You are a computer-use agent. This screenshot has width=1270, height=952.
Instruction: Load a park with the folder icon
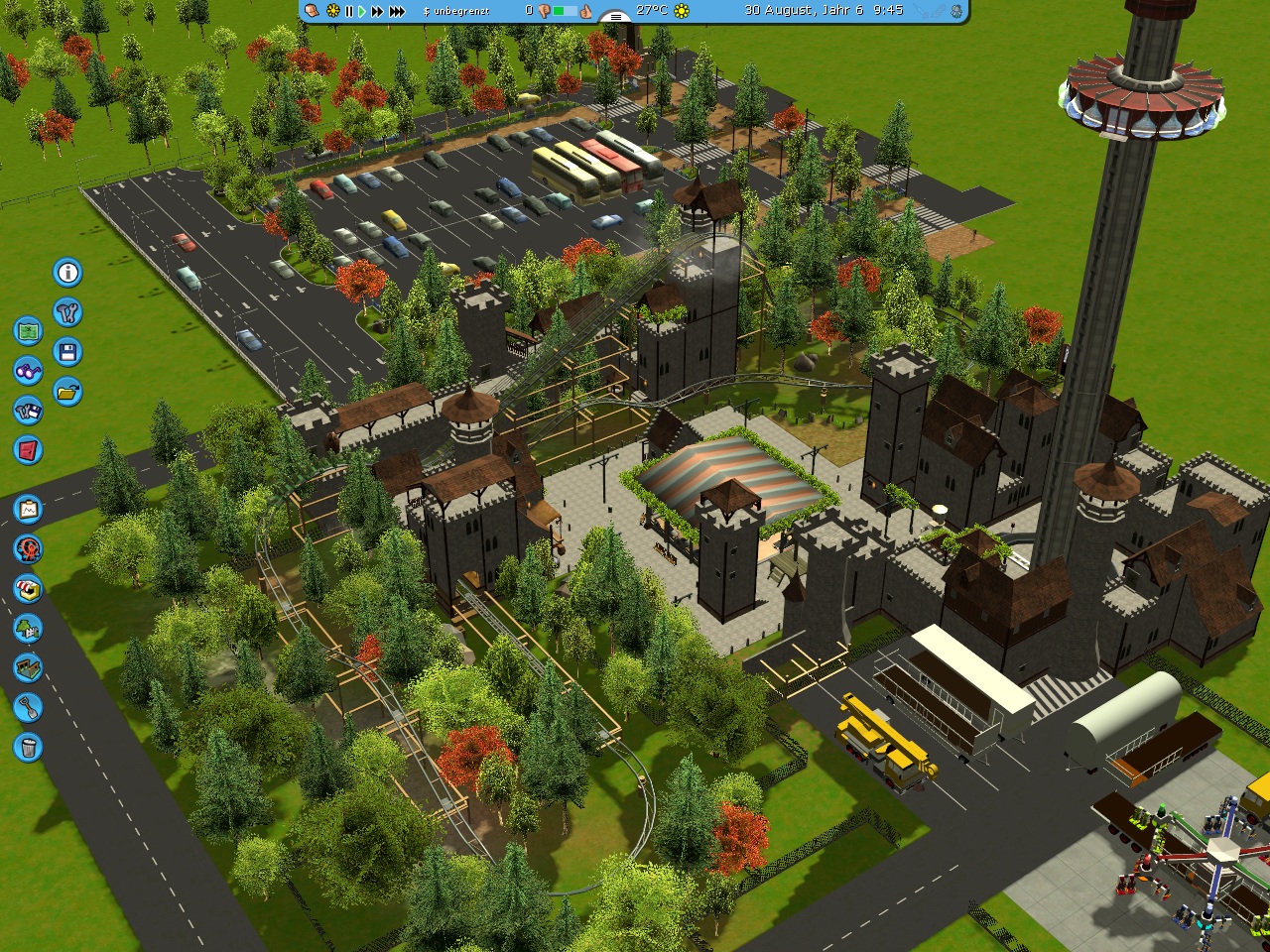[x=67, y=392]
